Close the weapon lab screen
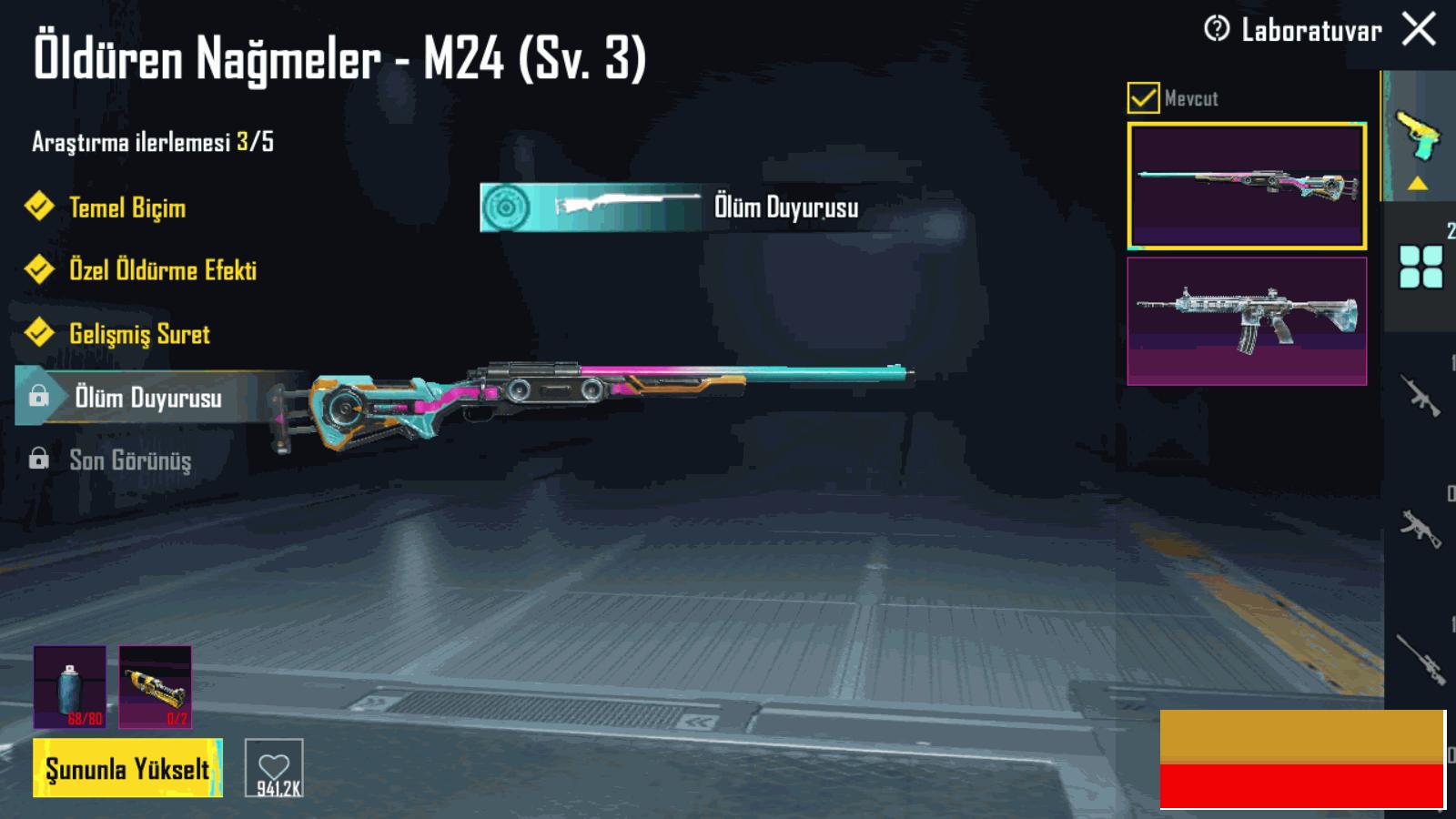Screen dimensions: 1456x819 click(x=1419, y=29)
